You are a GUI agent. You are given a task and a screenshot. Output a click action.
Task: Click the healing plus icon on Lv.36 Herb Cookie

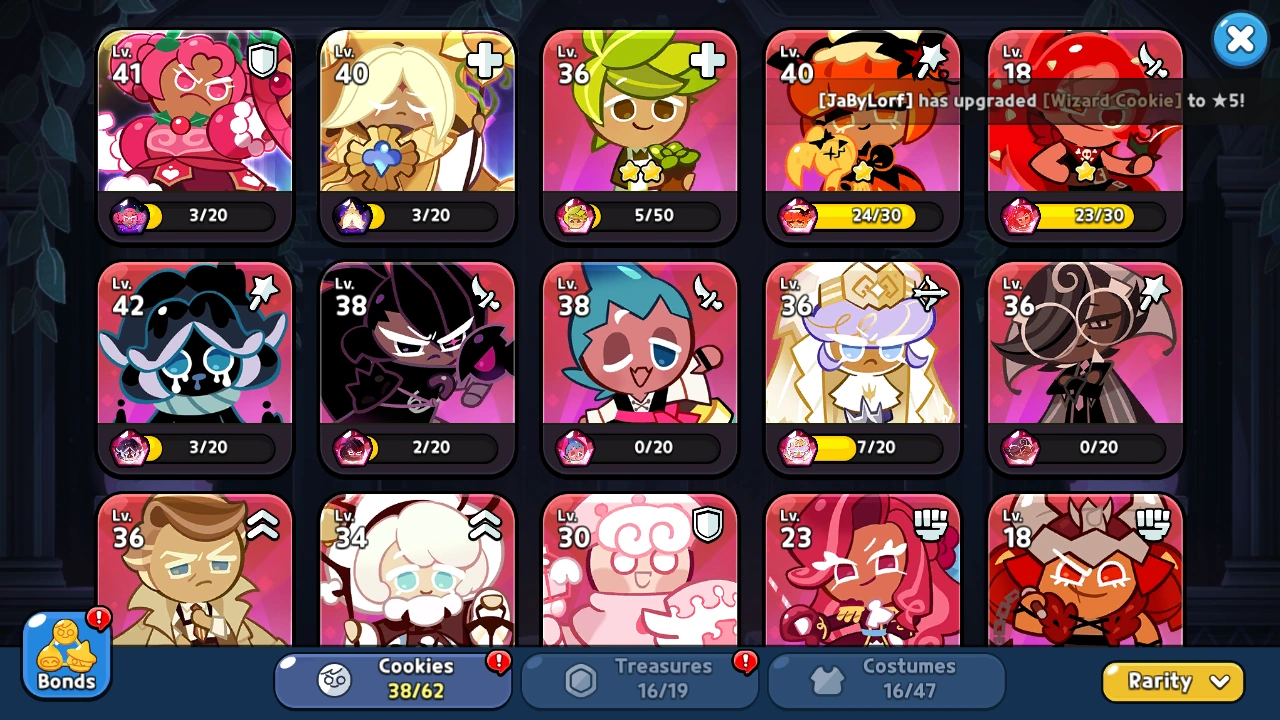tap(706, 61)
